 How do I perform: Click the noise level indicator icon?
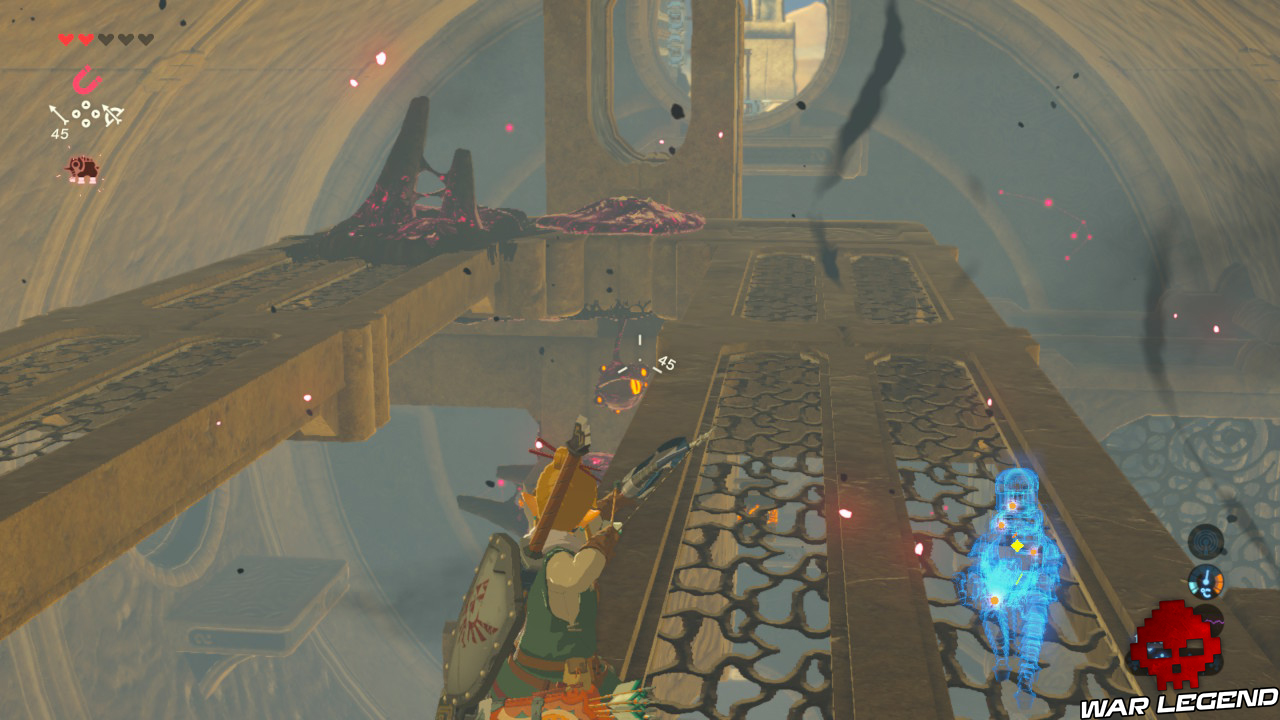click(x=1205, y=542)
